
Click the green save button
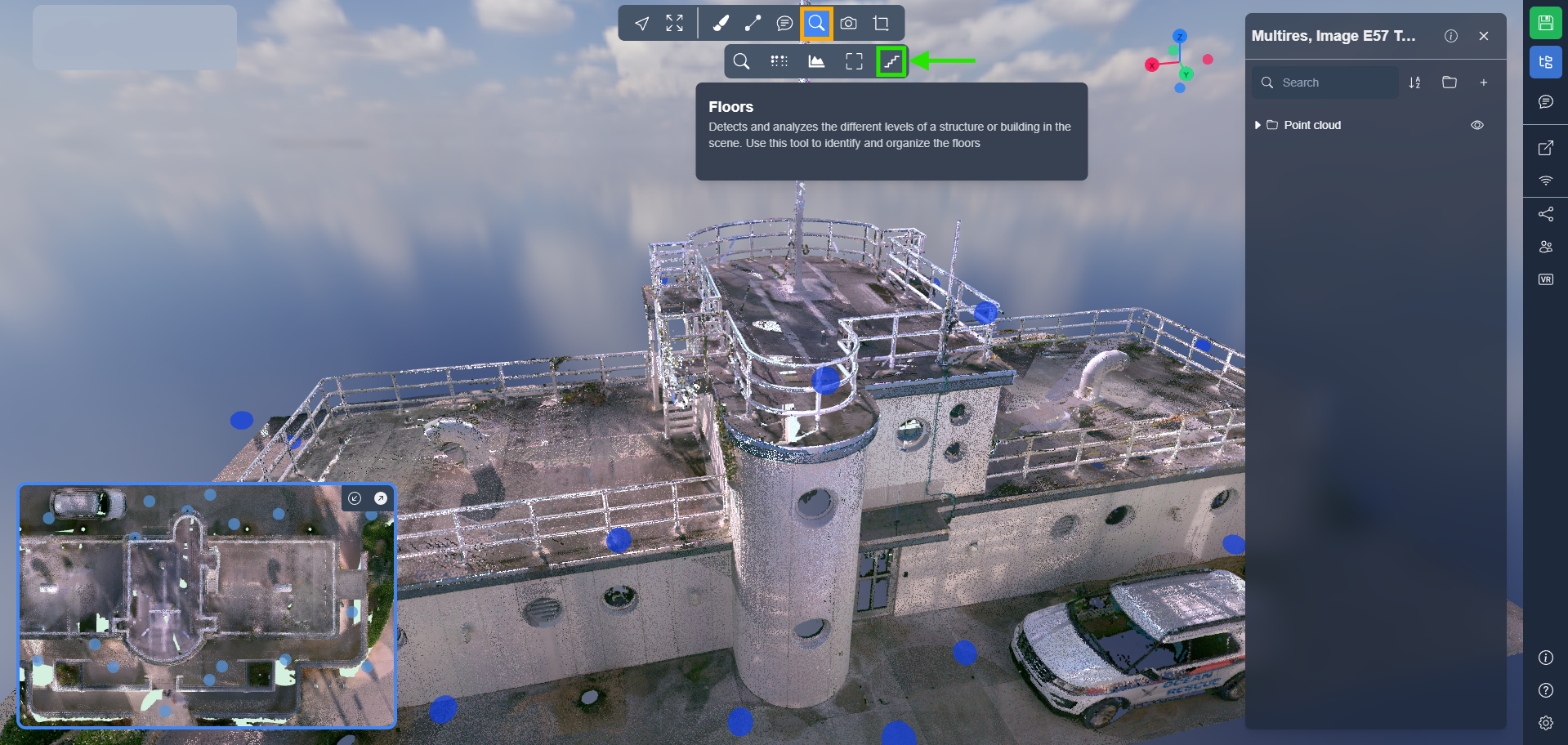(x=1545, y=23)
